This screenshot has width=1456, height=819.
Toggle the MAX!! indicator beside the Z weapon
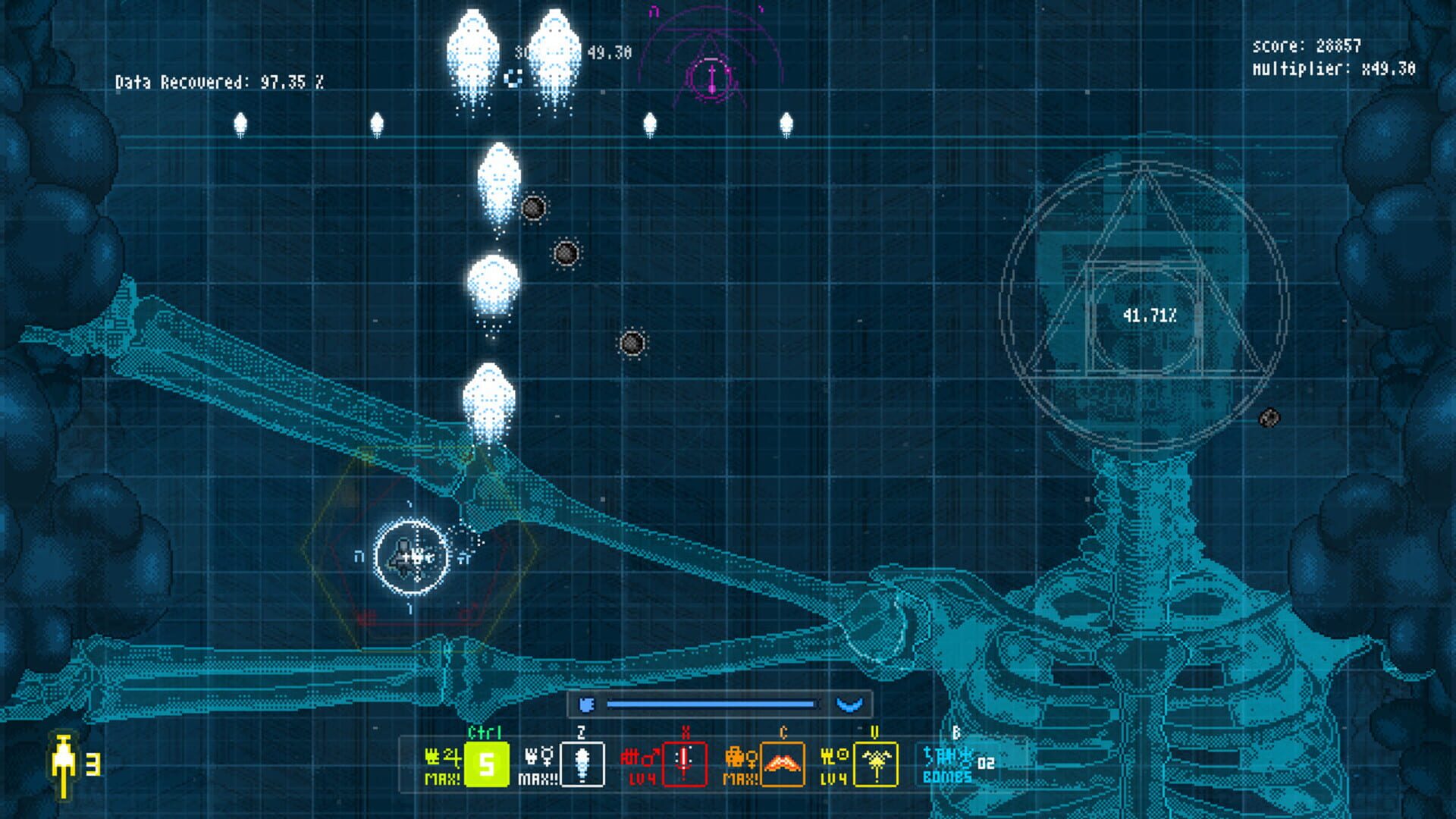[540, 777]
